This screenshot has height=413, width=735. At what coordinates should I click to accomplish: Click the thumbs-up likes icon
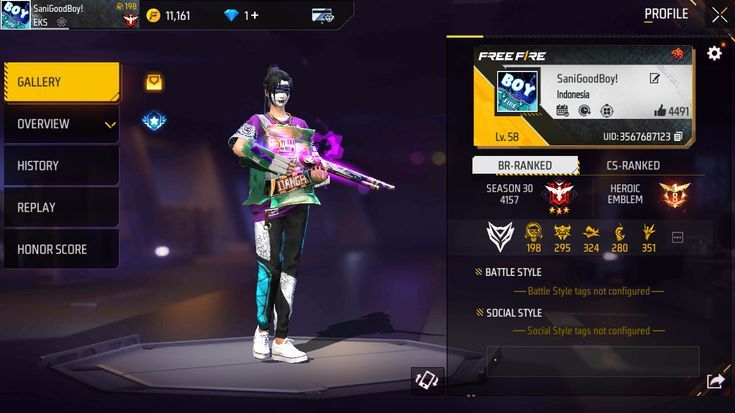[x=660, y=111]
